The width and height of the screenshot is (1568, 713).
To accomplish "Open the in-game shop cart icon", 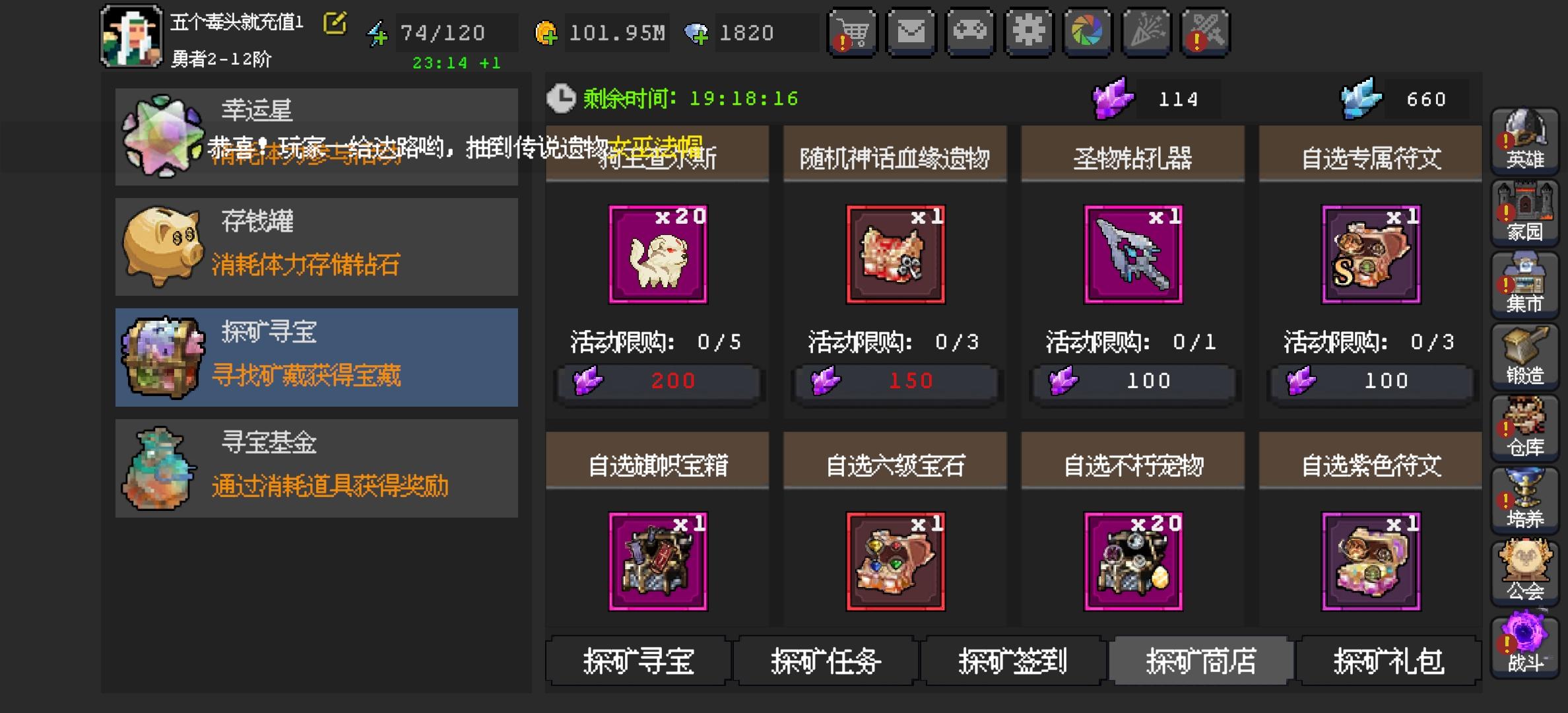I will click(853, 32).
